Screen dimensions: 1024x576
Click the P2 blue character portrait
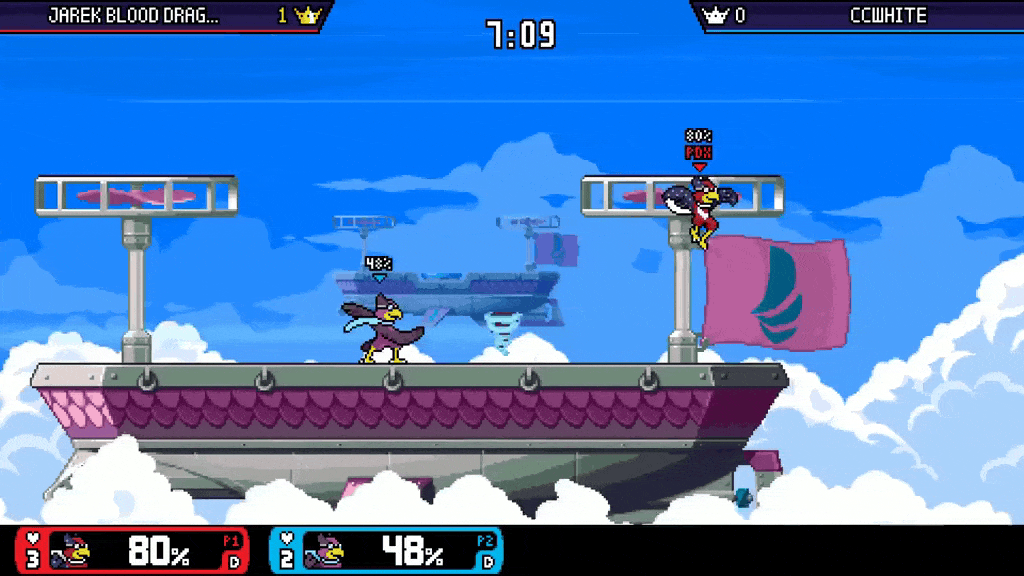328,550
